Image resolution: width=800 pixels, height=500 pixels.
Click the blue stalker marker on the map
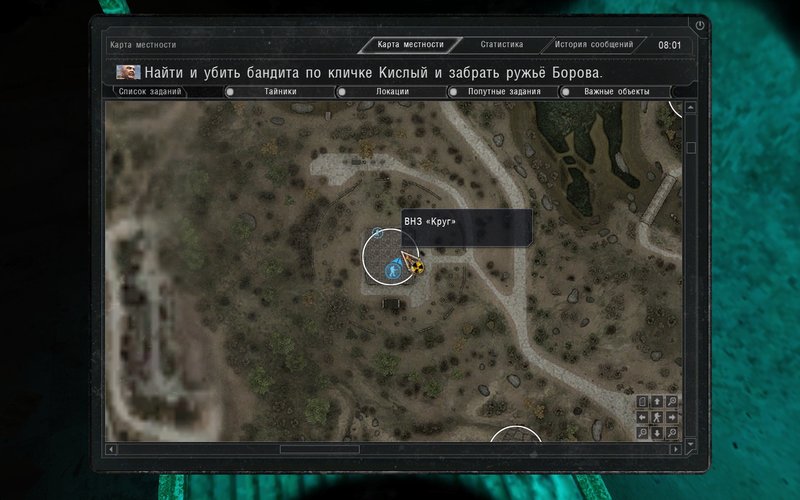click(393, 266)
